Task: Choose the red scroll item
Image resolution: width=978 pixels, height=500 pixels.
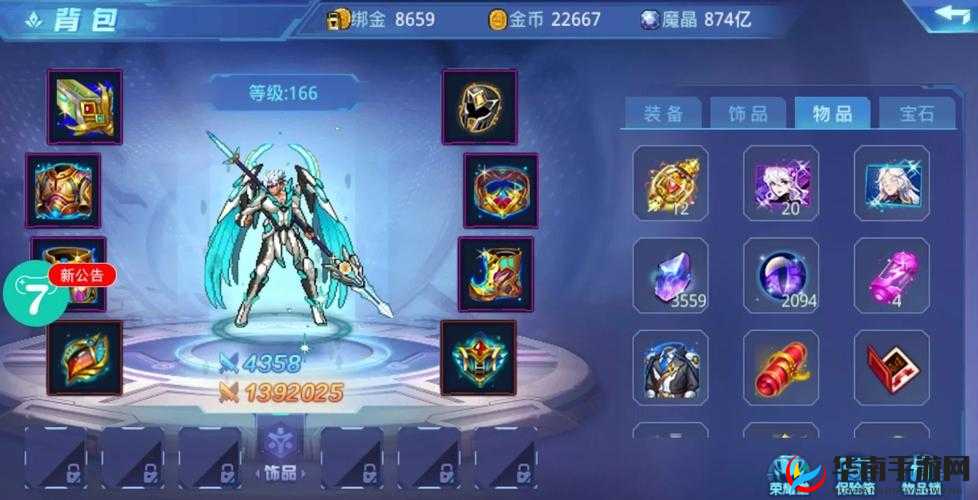Action: tap(781, 367)
